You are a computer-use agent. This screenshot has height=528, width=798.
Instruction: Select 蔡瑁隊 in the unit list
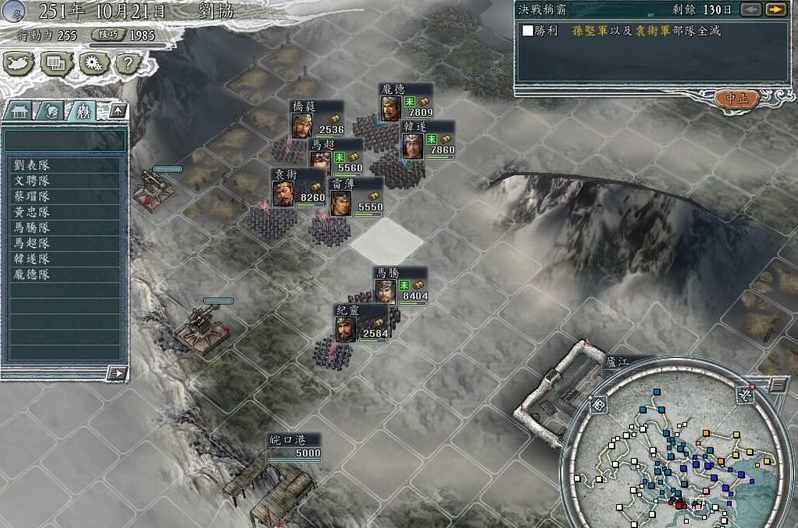coord(32,196)
